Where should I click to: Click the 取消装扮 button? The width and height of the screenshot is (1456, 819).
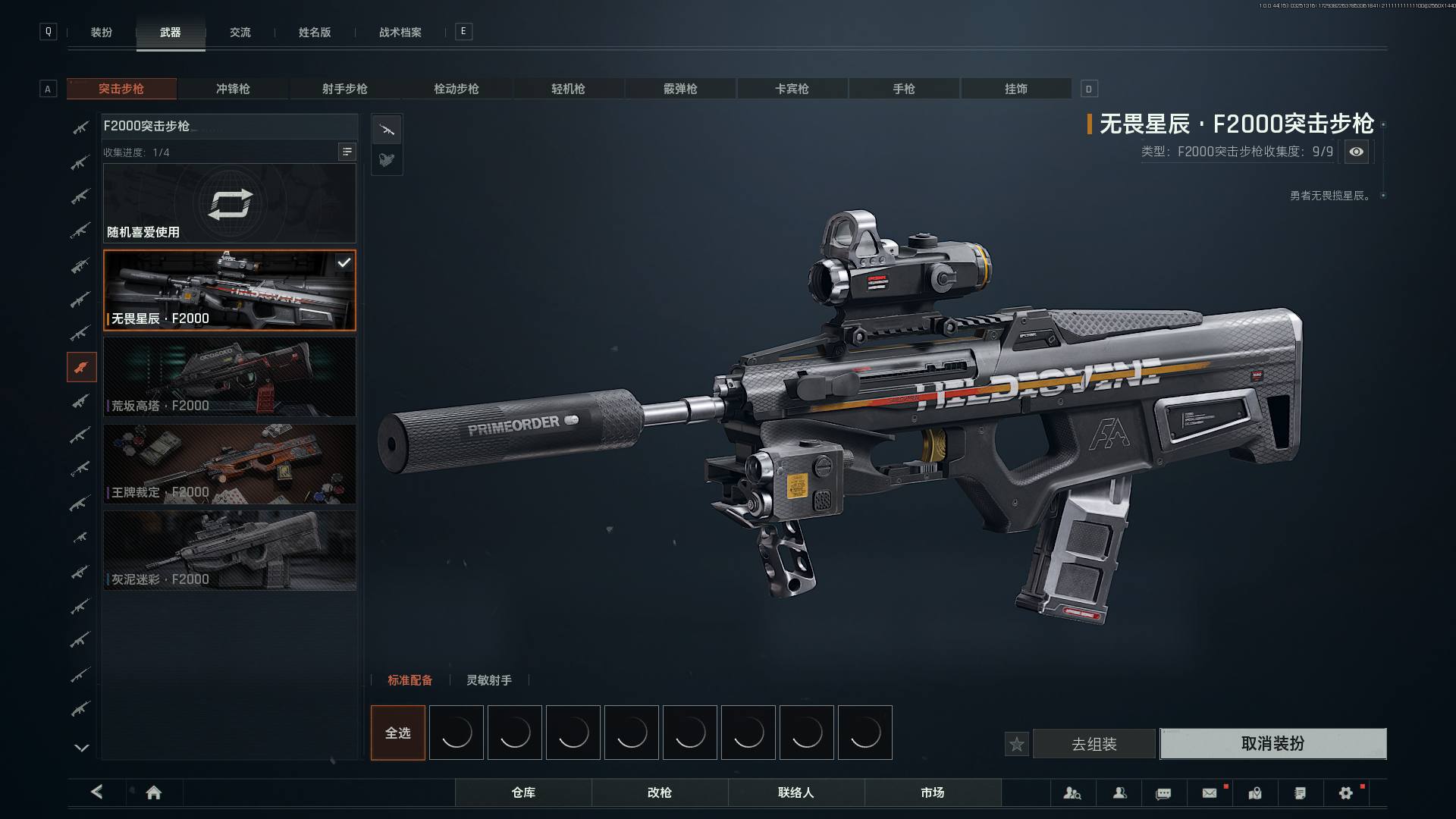coord(1272,744)
